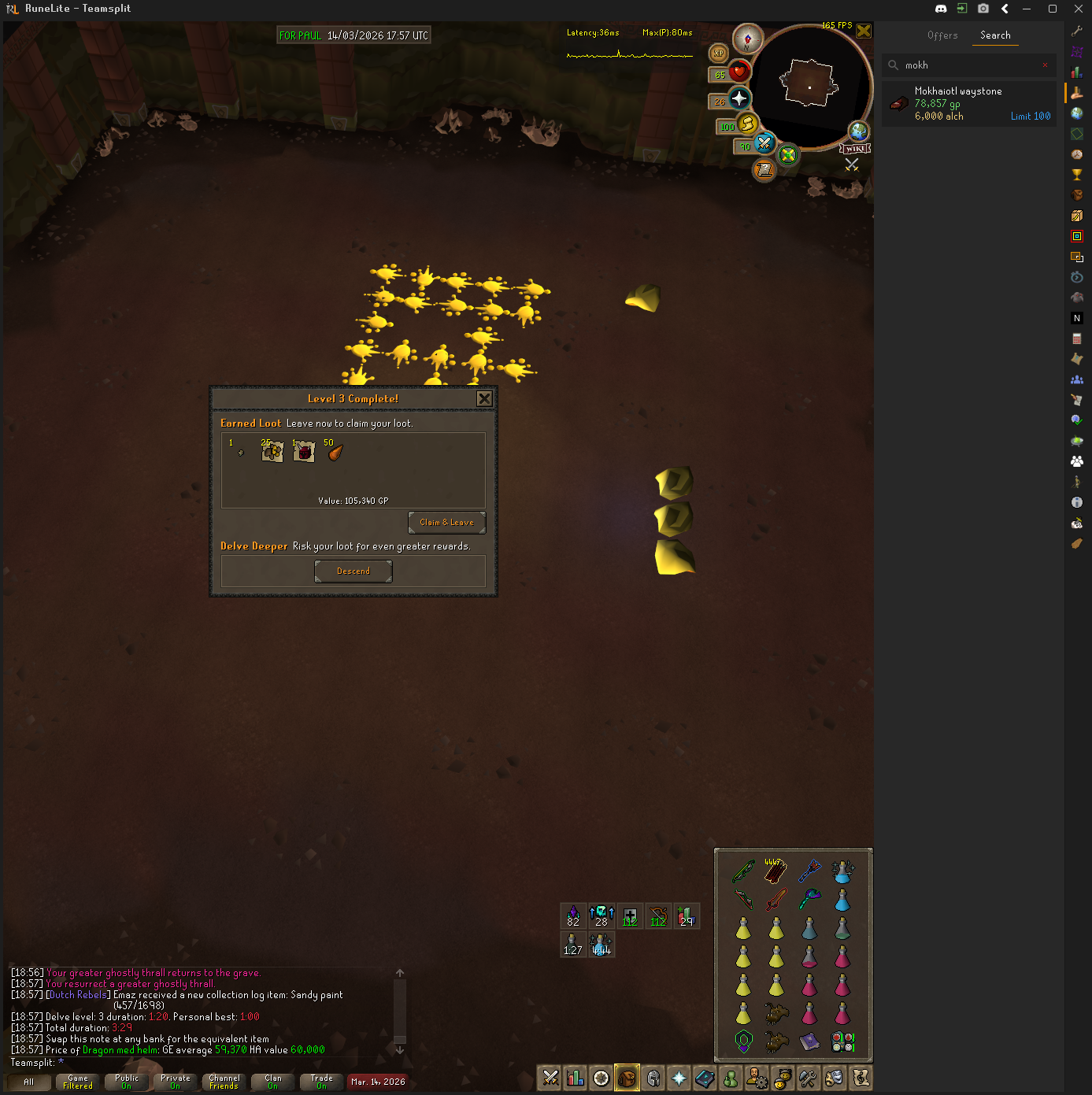The image size is (1092, 1095).
Task: Open the combat options tab
Action: [550, 1078]
